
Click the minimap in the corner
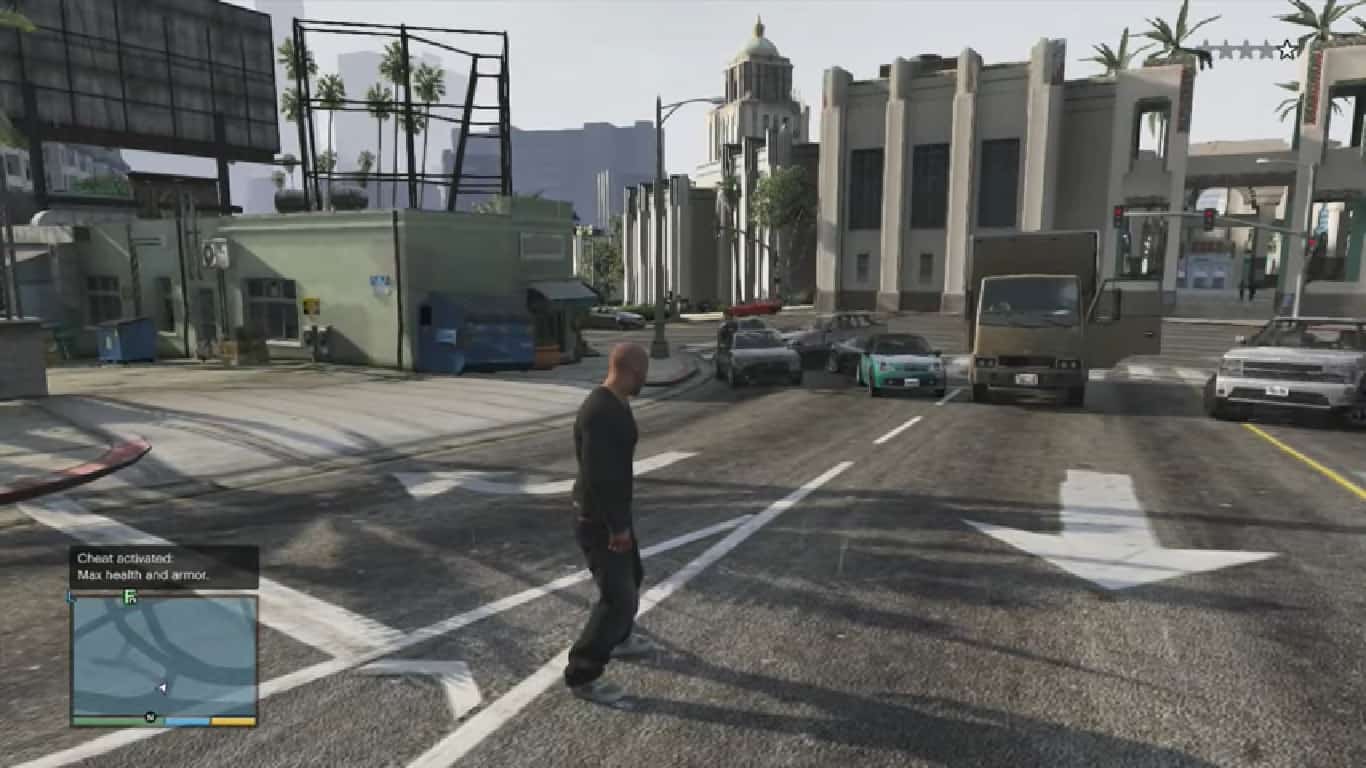point(164,655)
